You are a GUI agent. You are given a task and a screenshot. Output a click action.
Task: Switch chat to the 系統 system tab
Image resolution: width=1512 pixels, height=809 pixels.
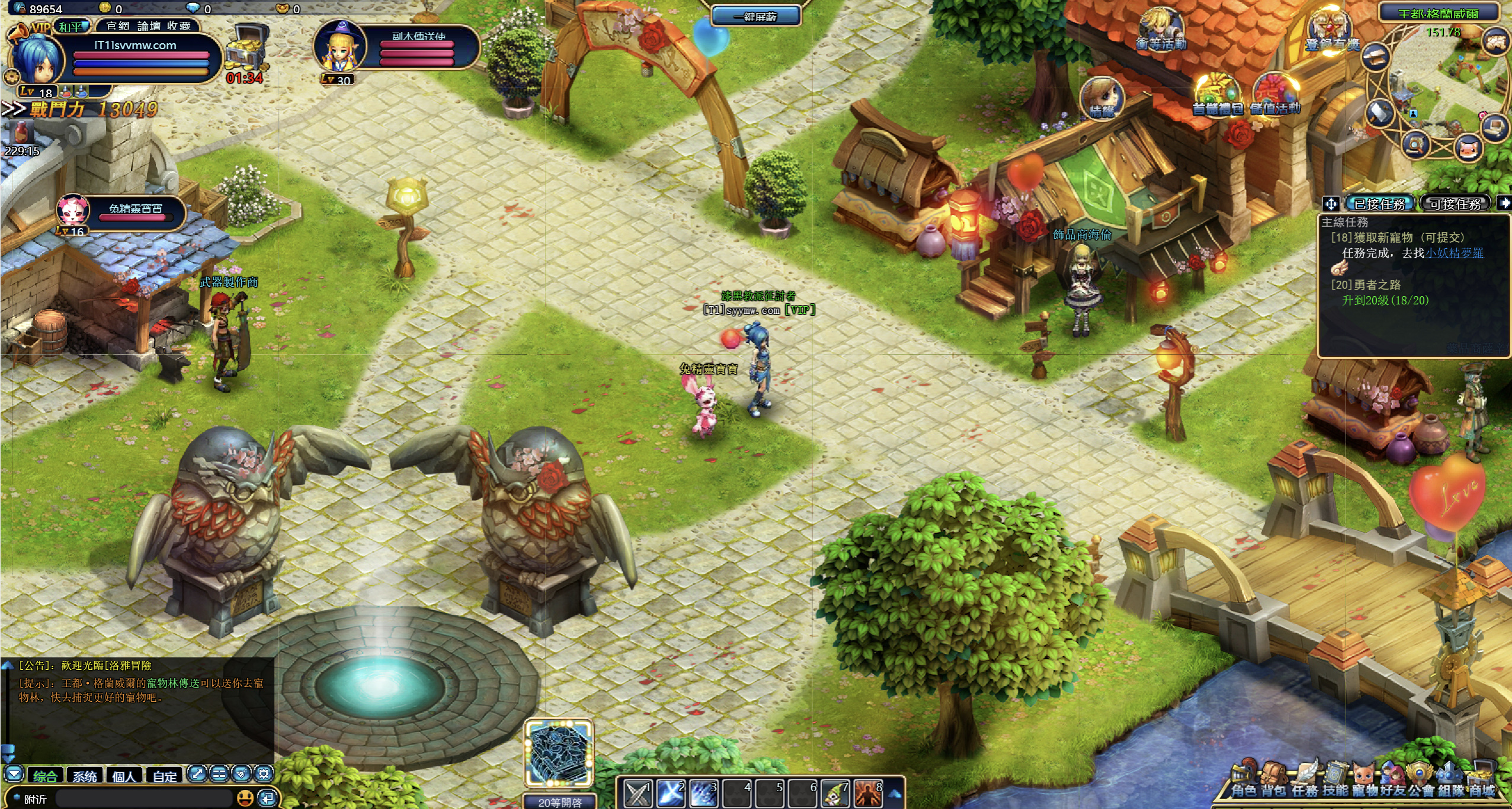85,776
